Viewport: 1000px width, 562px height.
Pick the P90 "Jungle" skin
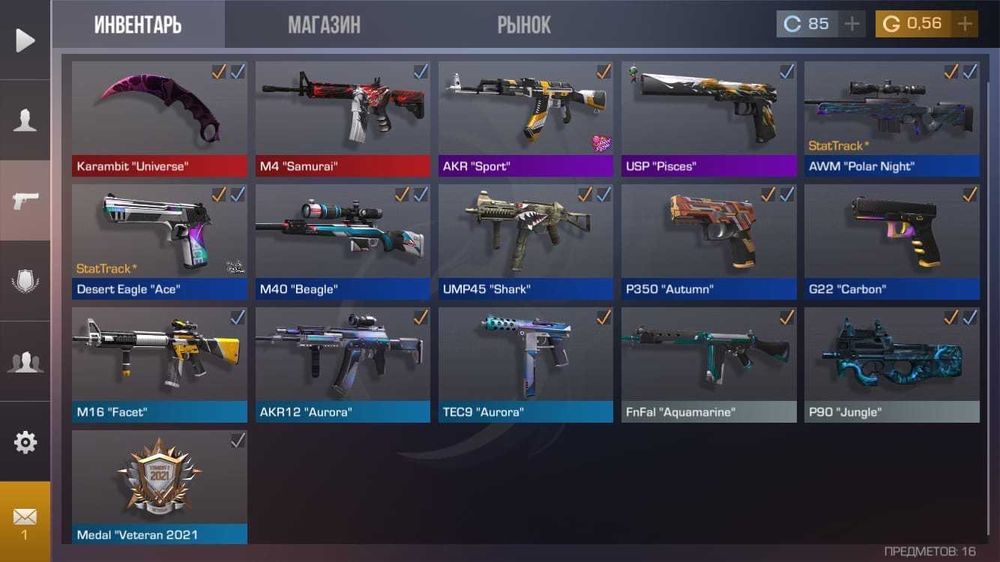click(x=892, y=364)
